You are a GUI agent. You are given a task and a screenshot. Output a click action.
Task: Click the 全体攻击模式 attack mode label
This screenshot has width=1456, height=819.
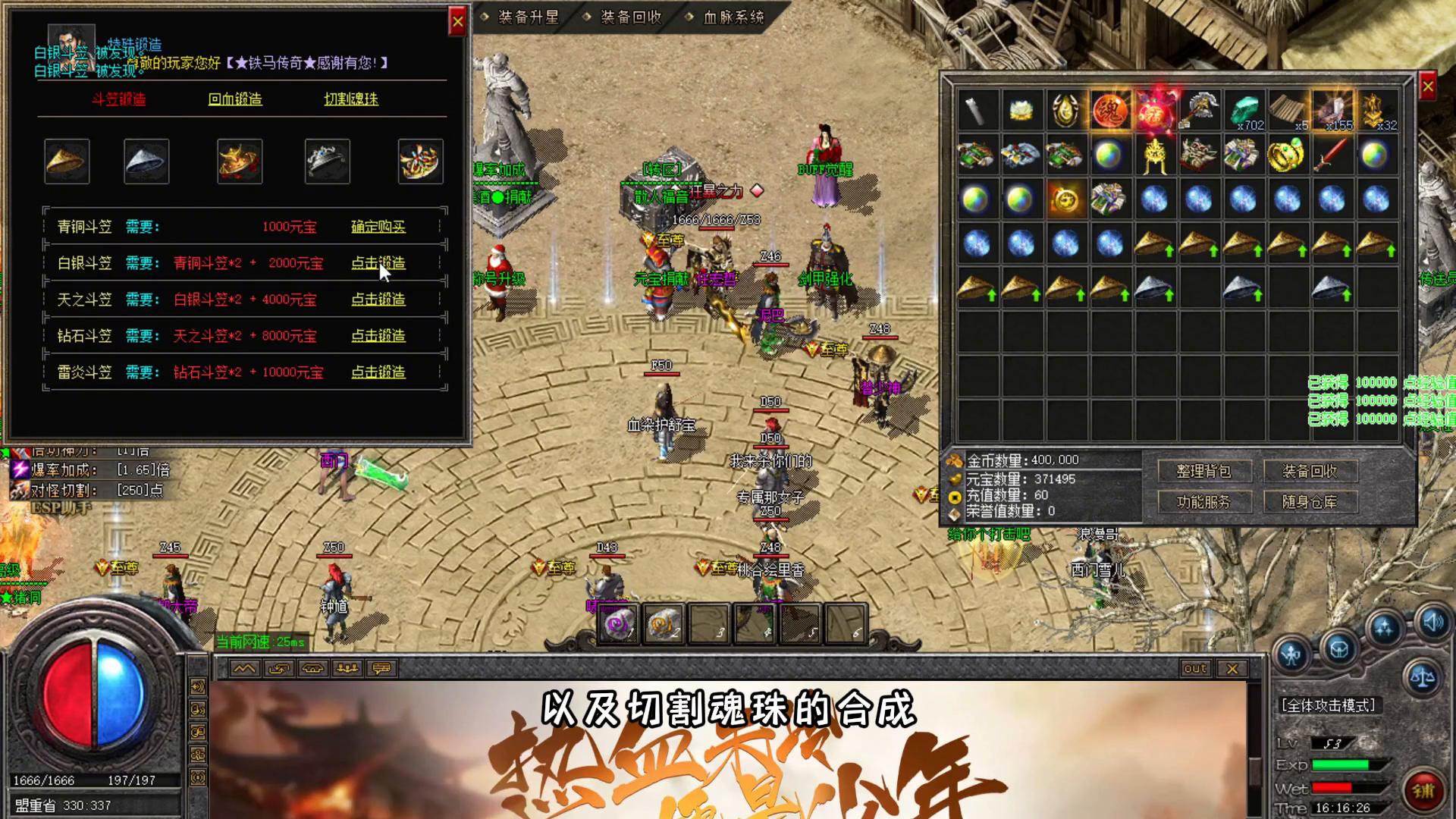click(1328, 705)
